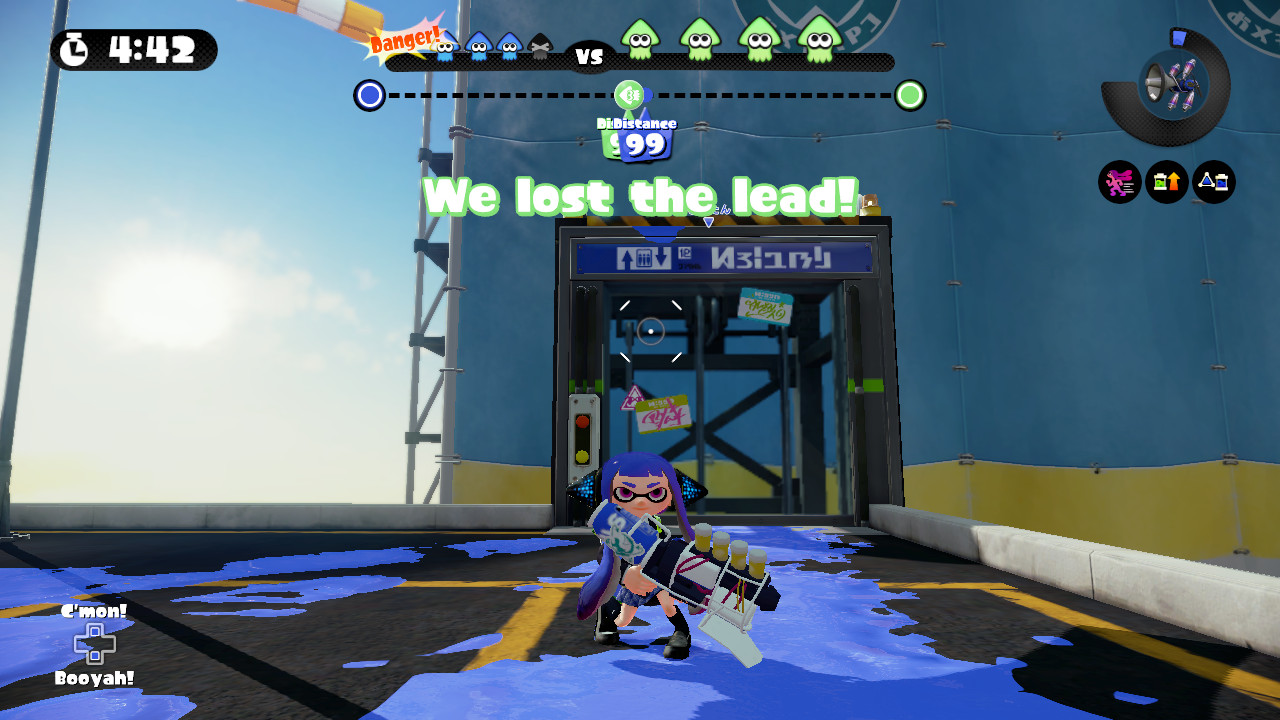Viewport: 1280px width, 720px height.
Task: Click the green team's goal endpoint circle
Action: click(x=911, y=94)
